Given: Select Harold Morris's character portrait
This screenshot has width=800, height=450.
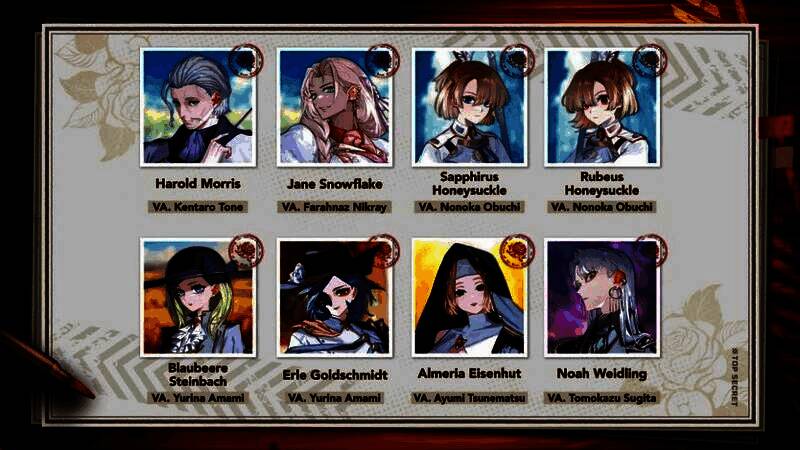Looking at the screenshot, I should (198, 107).
